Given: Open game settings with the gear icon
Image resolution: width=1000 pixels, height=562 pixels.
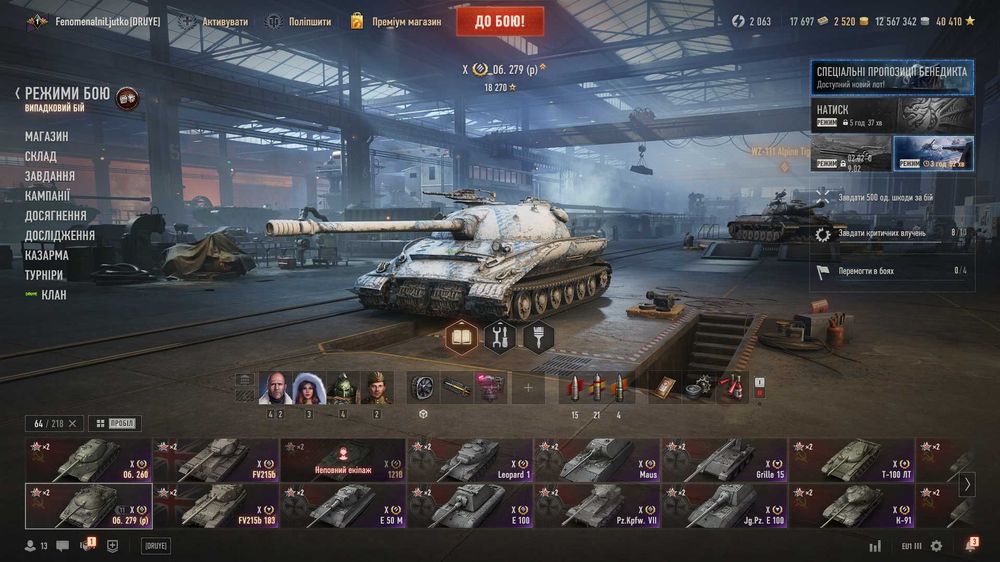Looking at the screenshot, I should [936, 546].
